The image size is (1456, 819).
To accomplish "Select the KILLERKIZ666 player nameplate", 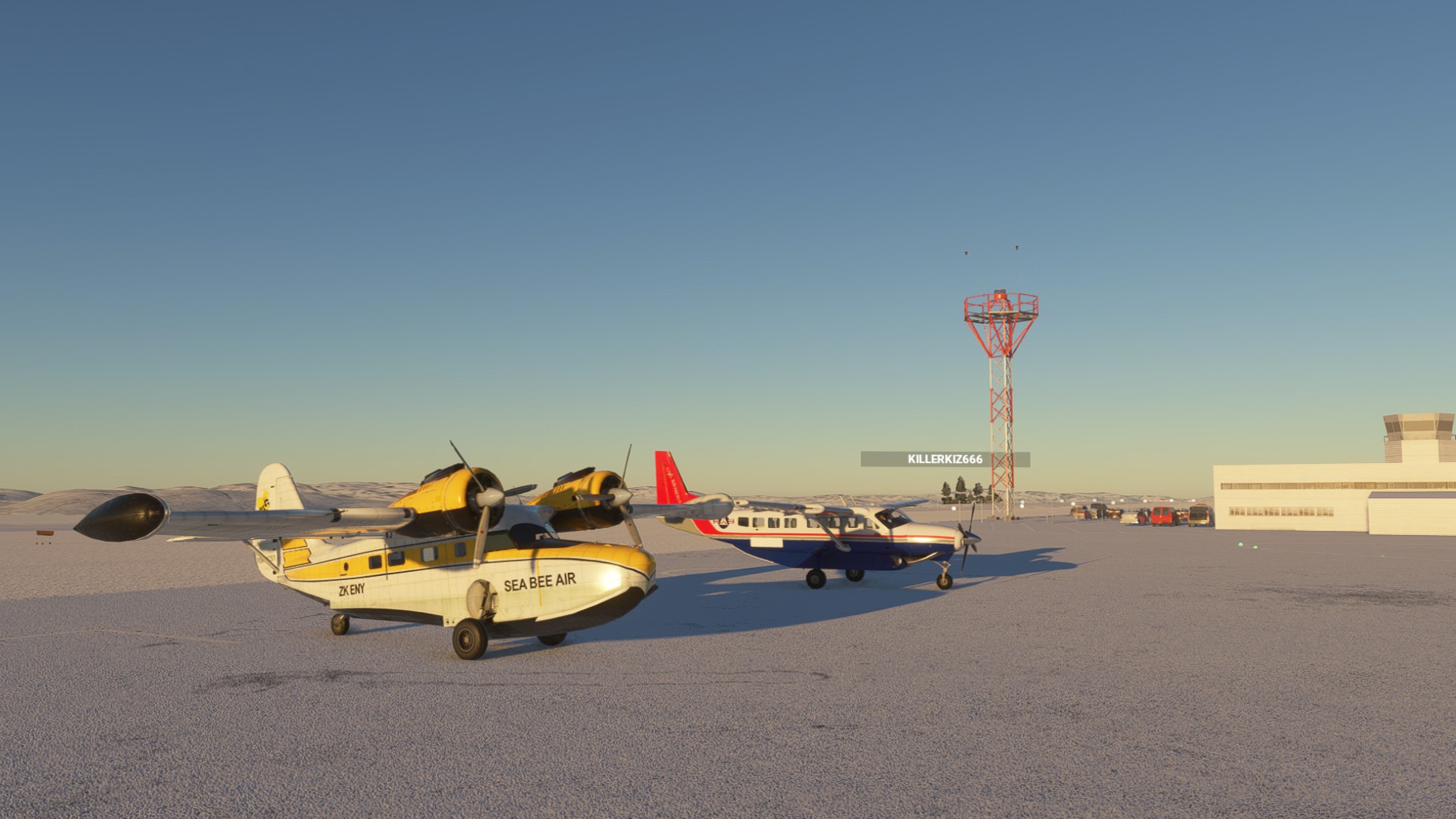I will pyautogui.click(x=945, y=459).
